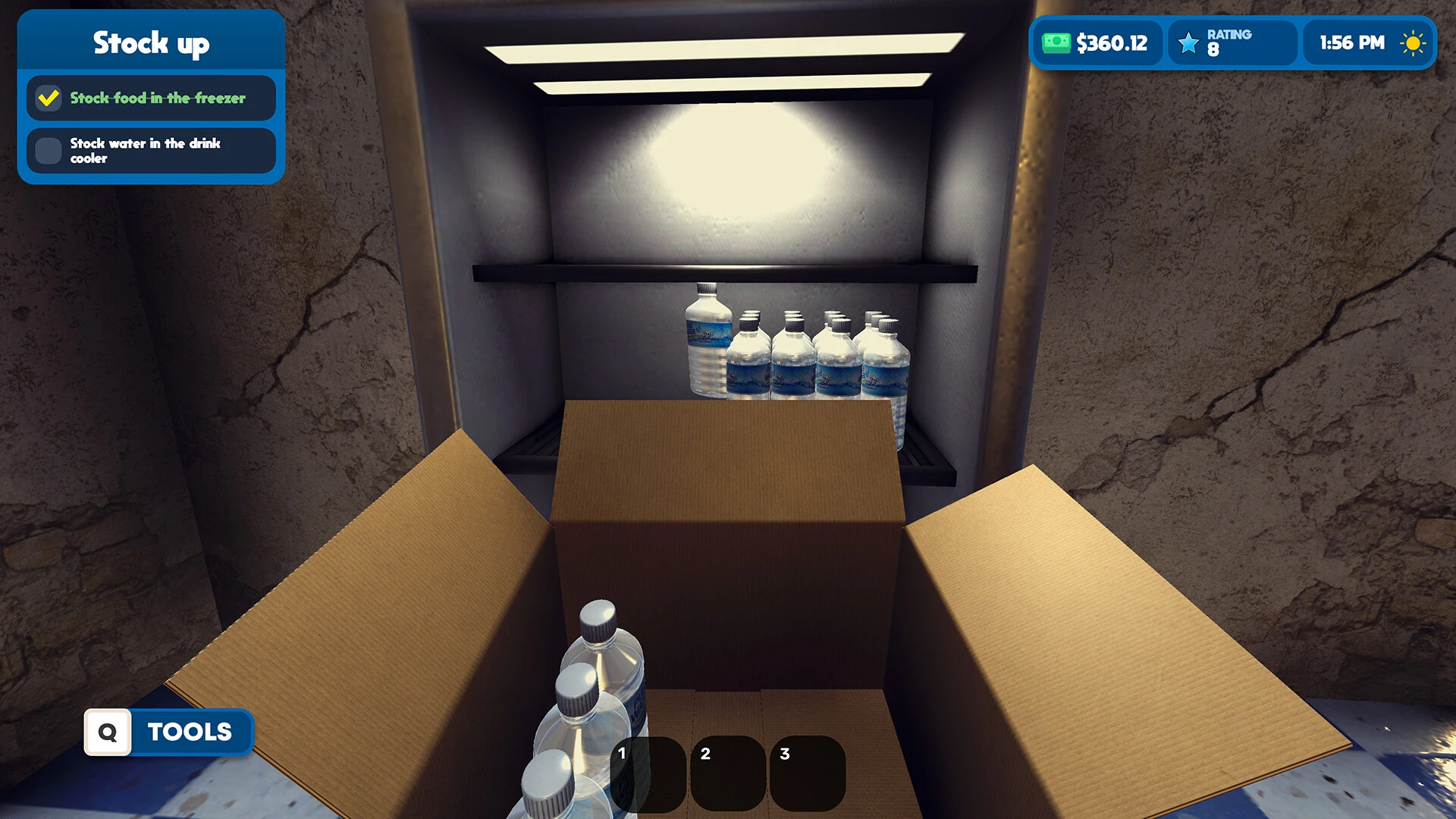Click the completed 'Stock food in the freezer' objective
This screenshot has height=819, width=1456.
pos(151,98)
